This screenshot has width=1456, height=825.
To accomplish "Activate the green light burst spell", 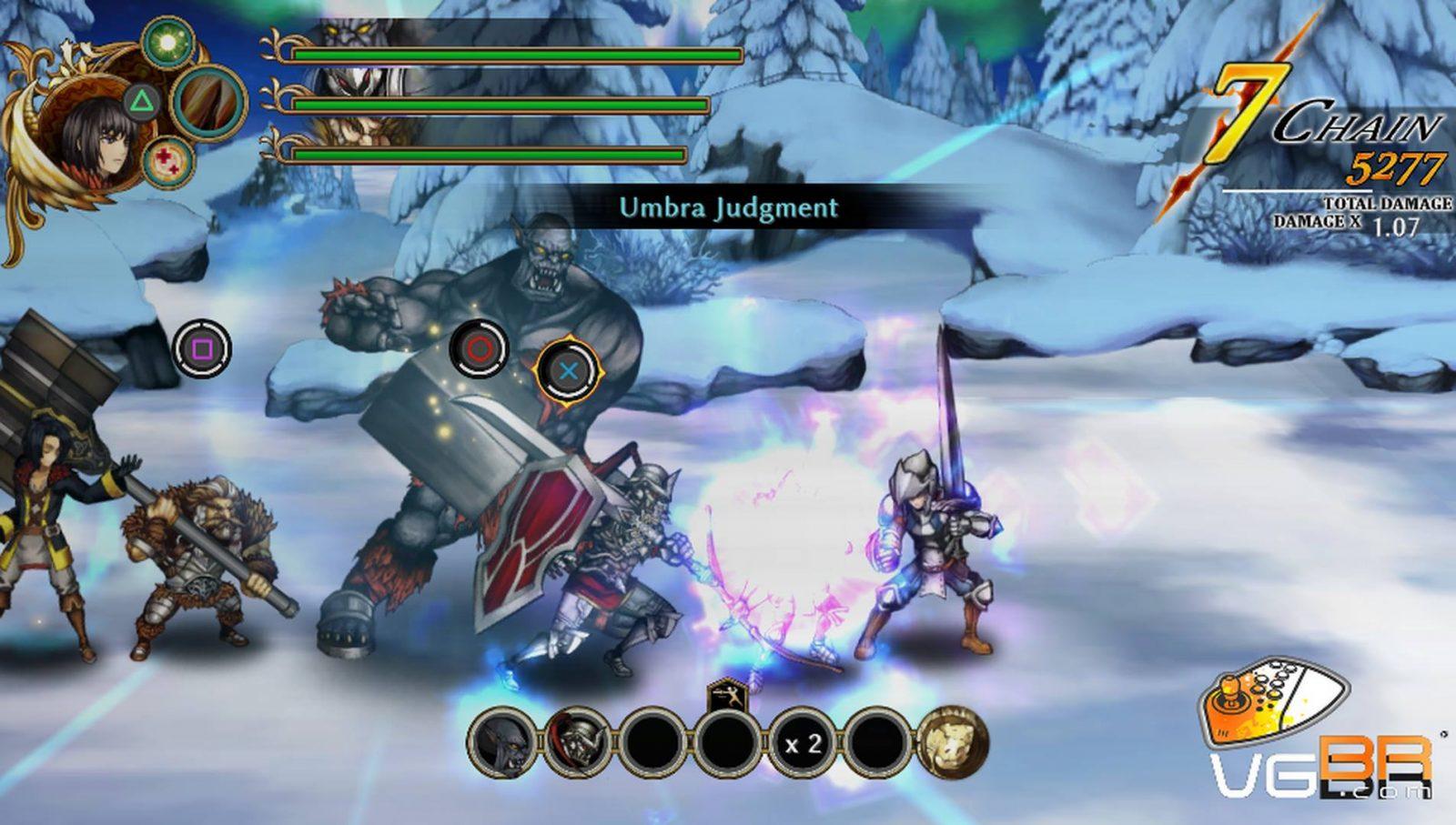I will point(167,41).
